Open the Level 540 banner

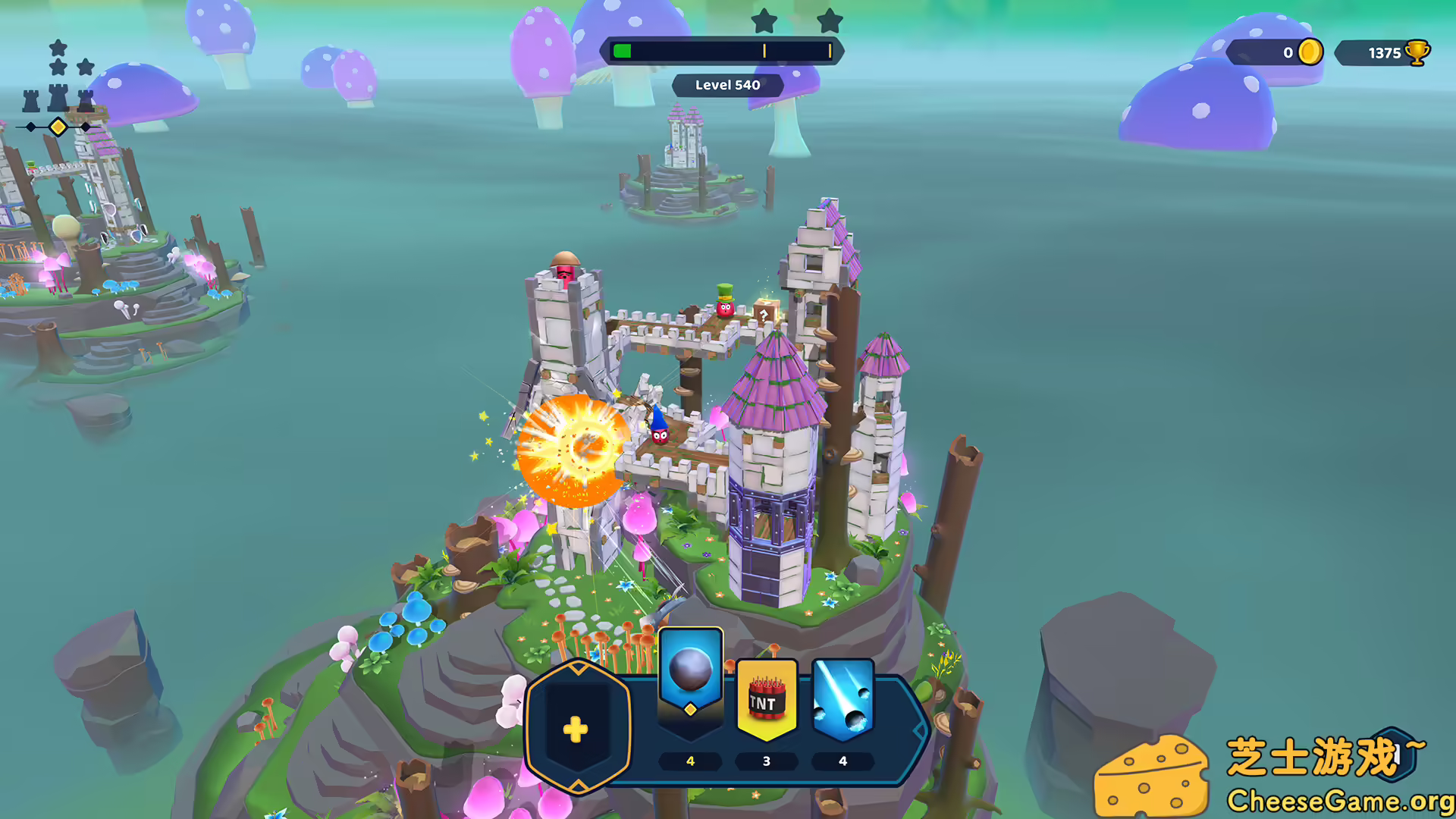pos(727,85)
